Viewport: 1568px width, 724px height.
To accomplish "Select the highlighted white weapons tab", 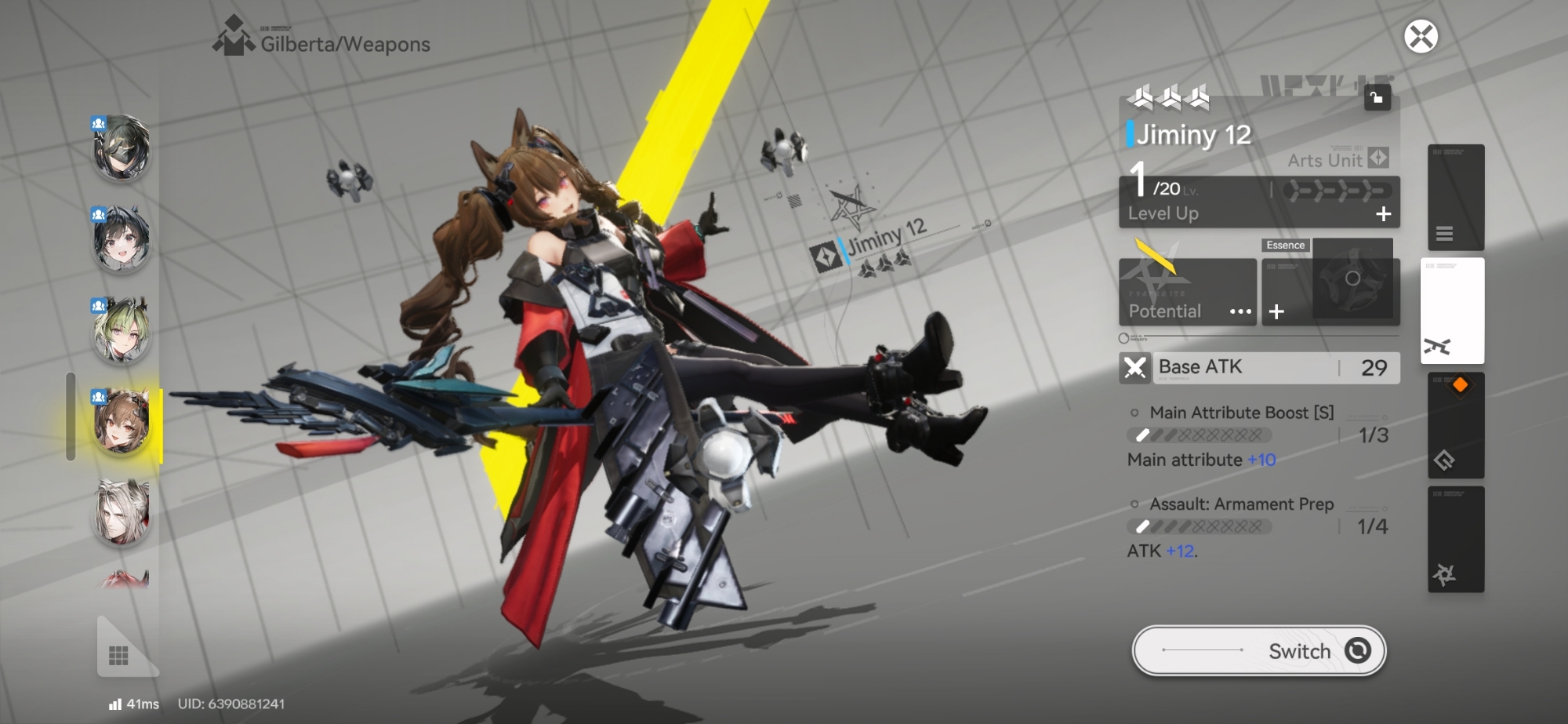I will point(1452,311).
